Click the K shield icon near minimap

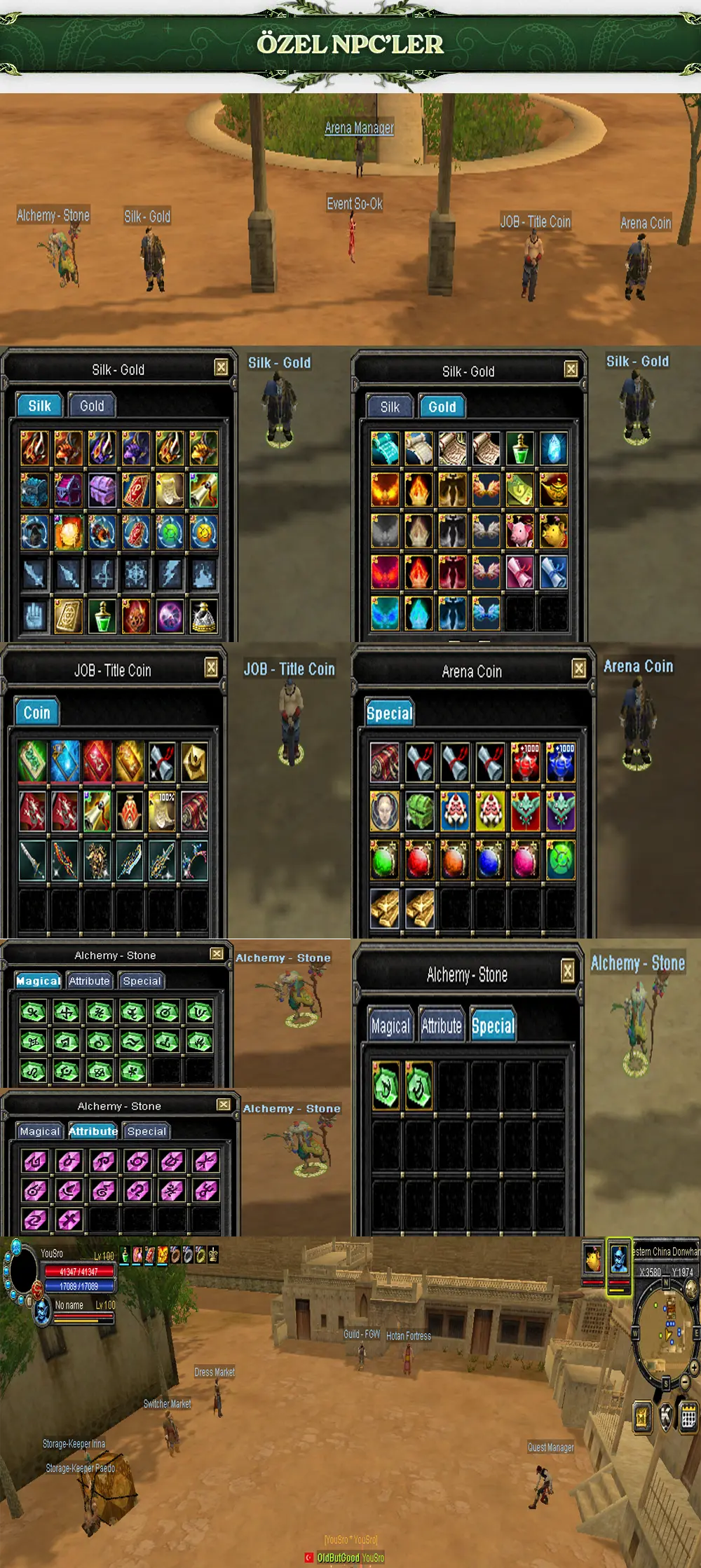click(666, 1417)
